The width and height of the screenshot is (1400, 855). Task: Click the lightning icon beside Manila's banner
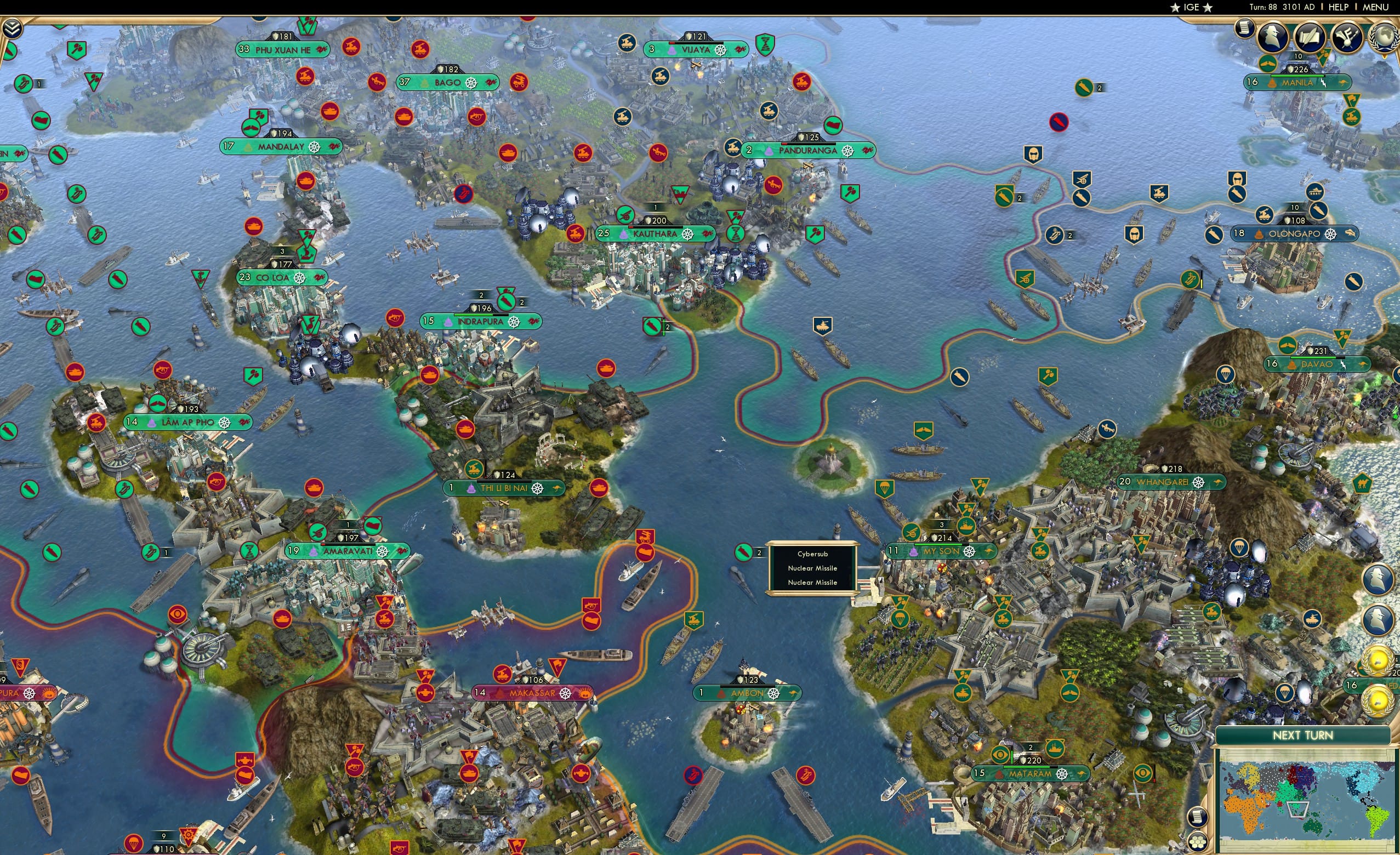(1323, 83)
